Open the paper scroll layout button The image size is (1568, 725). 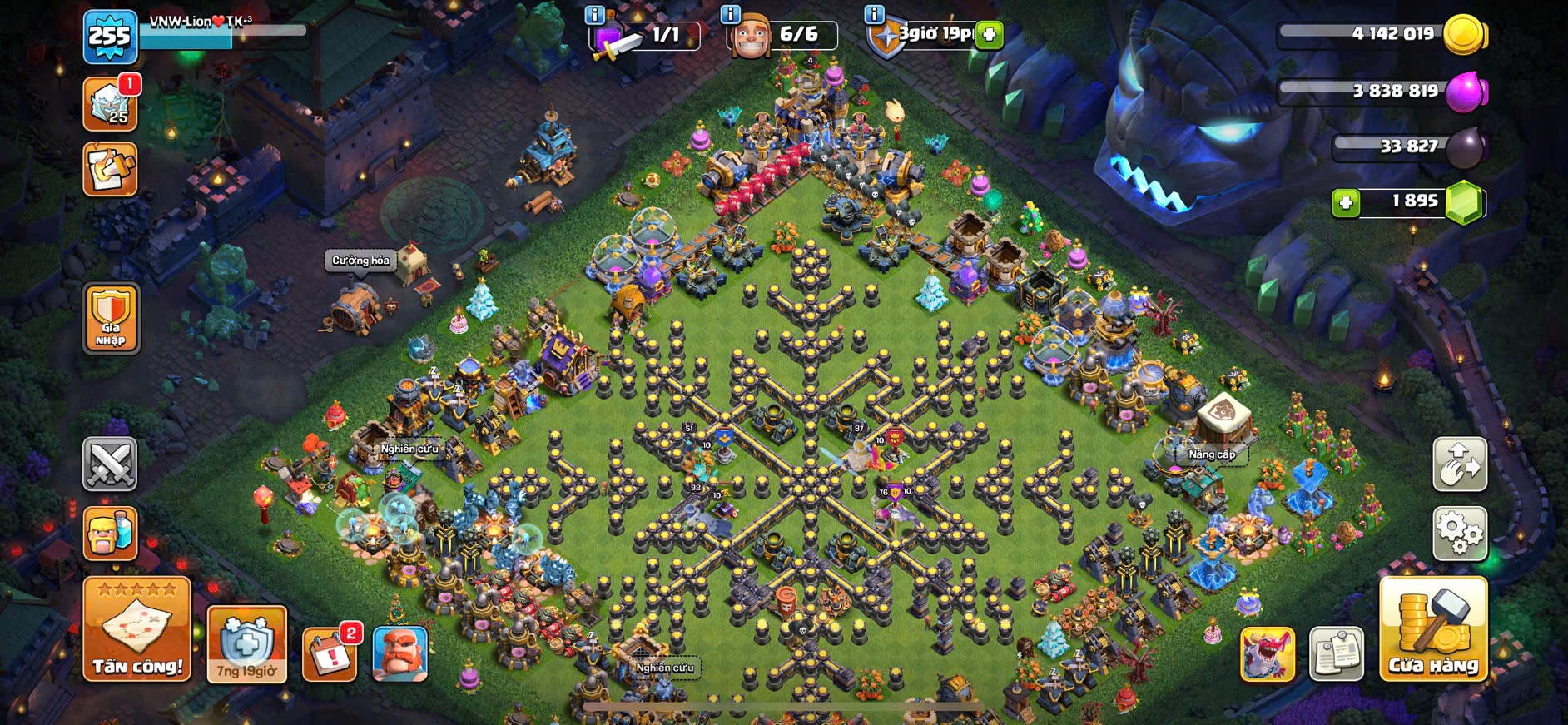coord(1337,653)
